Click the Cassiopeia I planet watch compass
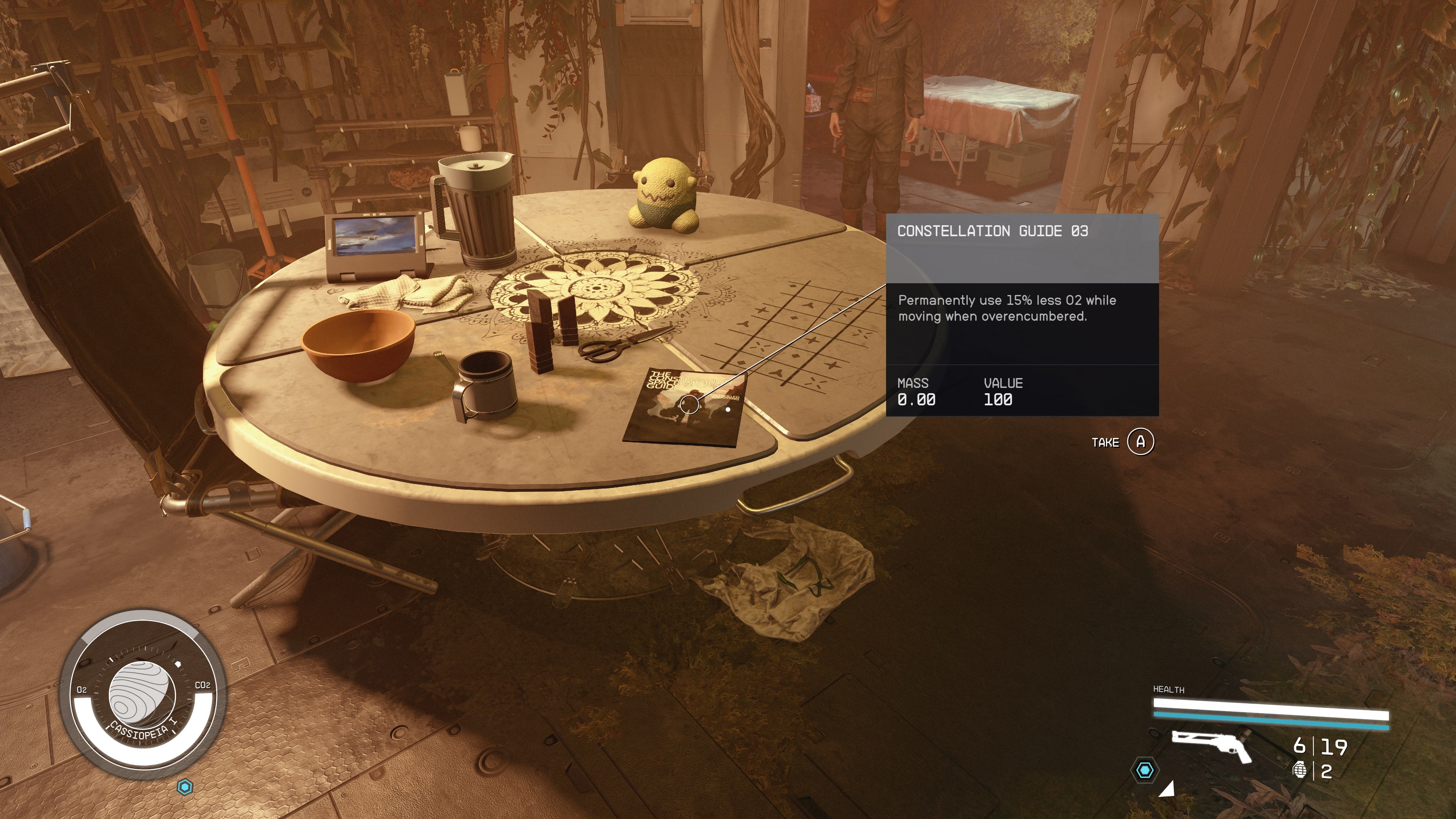 143,694
